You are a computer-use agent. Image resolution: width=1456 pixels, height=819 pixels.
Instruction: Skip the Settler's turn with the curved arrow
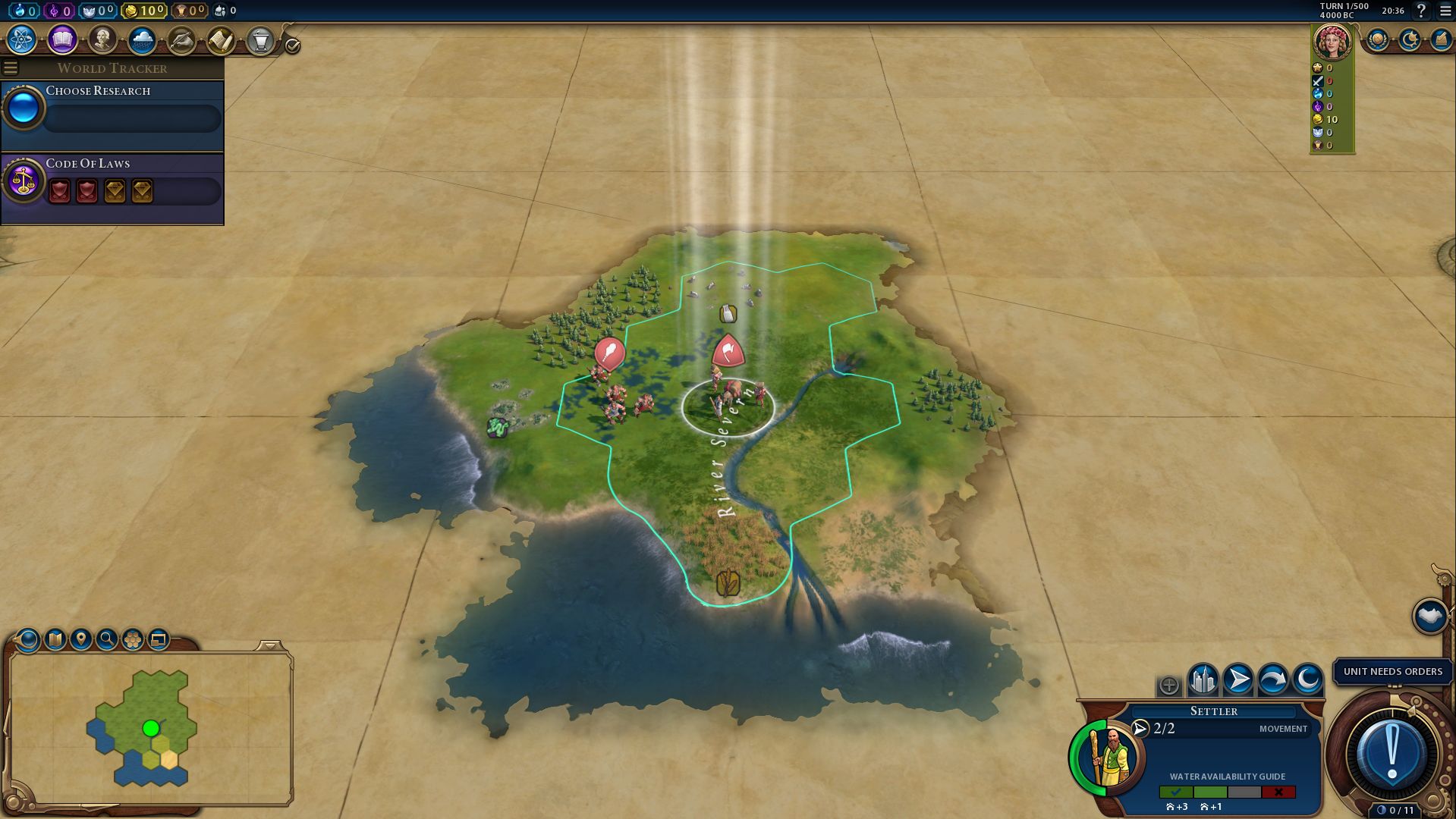pyautogui.click(x=1272, y=679)
